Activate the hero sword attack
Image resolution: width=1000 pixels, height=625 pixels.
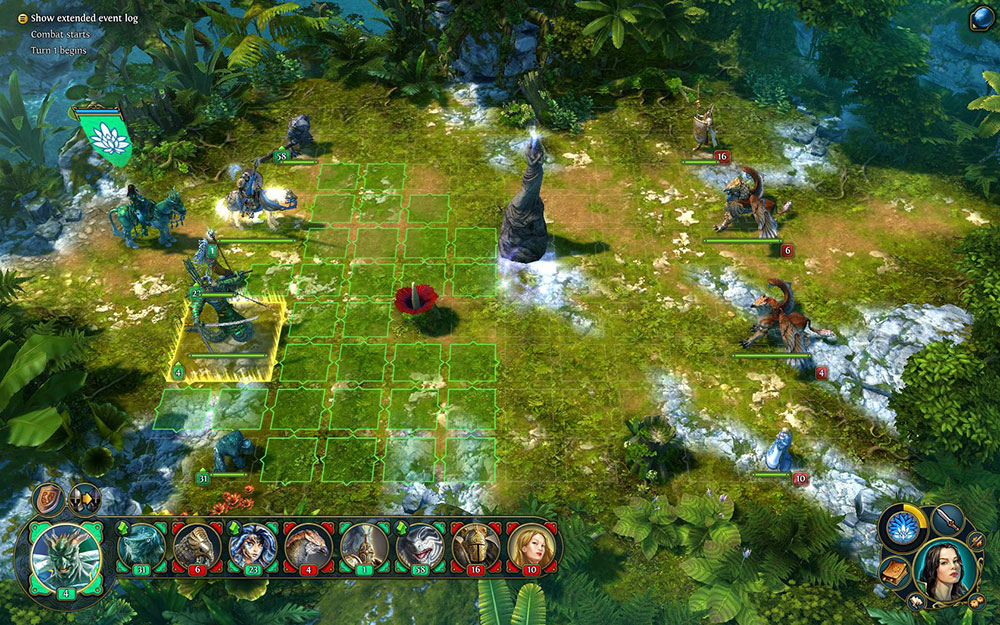(x=949, y=518)
